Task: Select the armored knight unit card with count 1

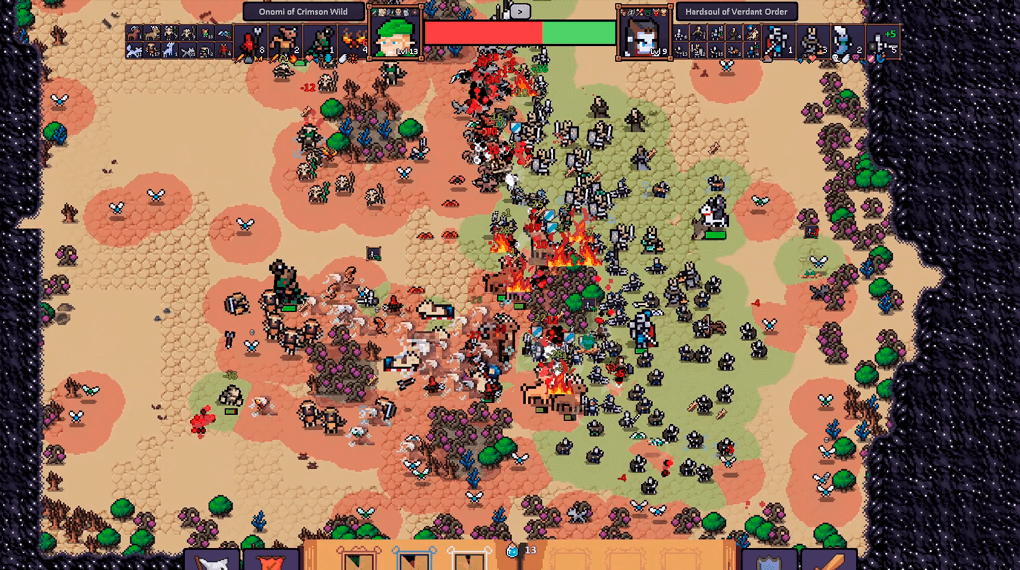Action: [778, 42]
